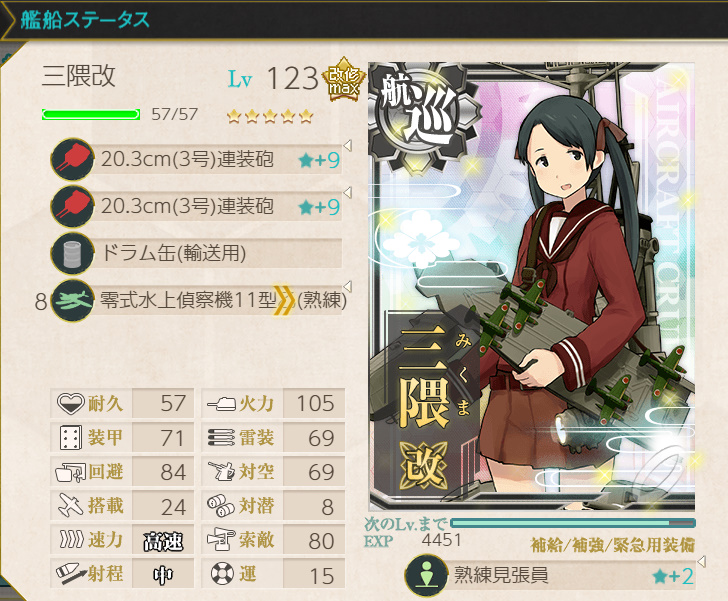Select the green seaplane equipment icon
Viewport: 728px width, 601px height.
[72, 299]
